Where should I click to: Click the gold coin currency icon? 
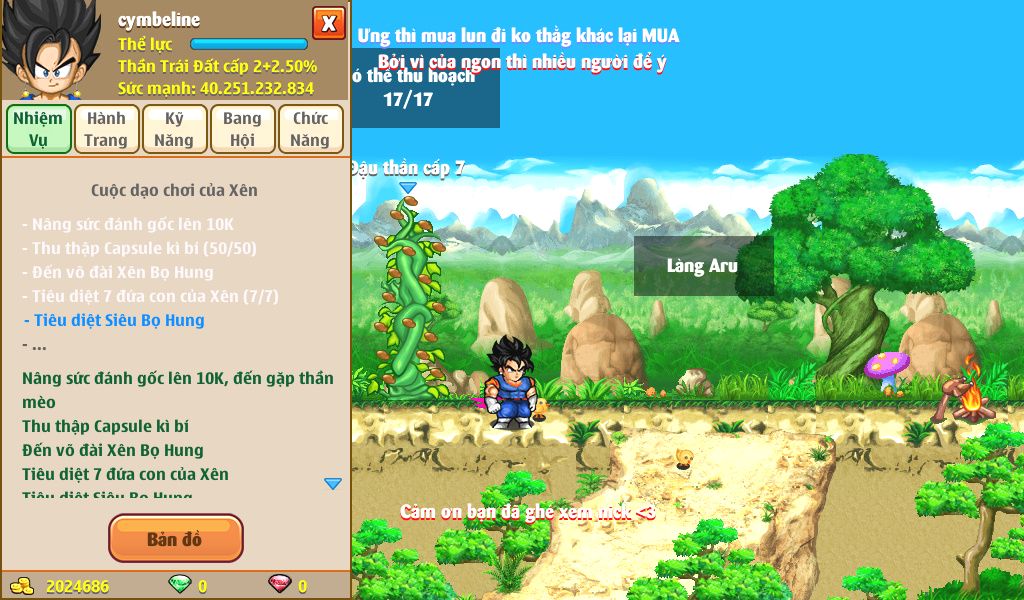pos(22,586)
